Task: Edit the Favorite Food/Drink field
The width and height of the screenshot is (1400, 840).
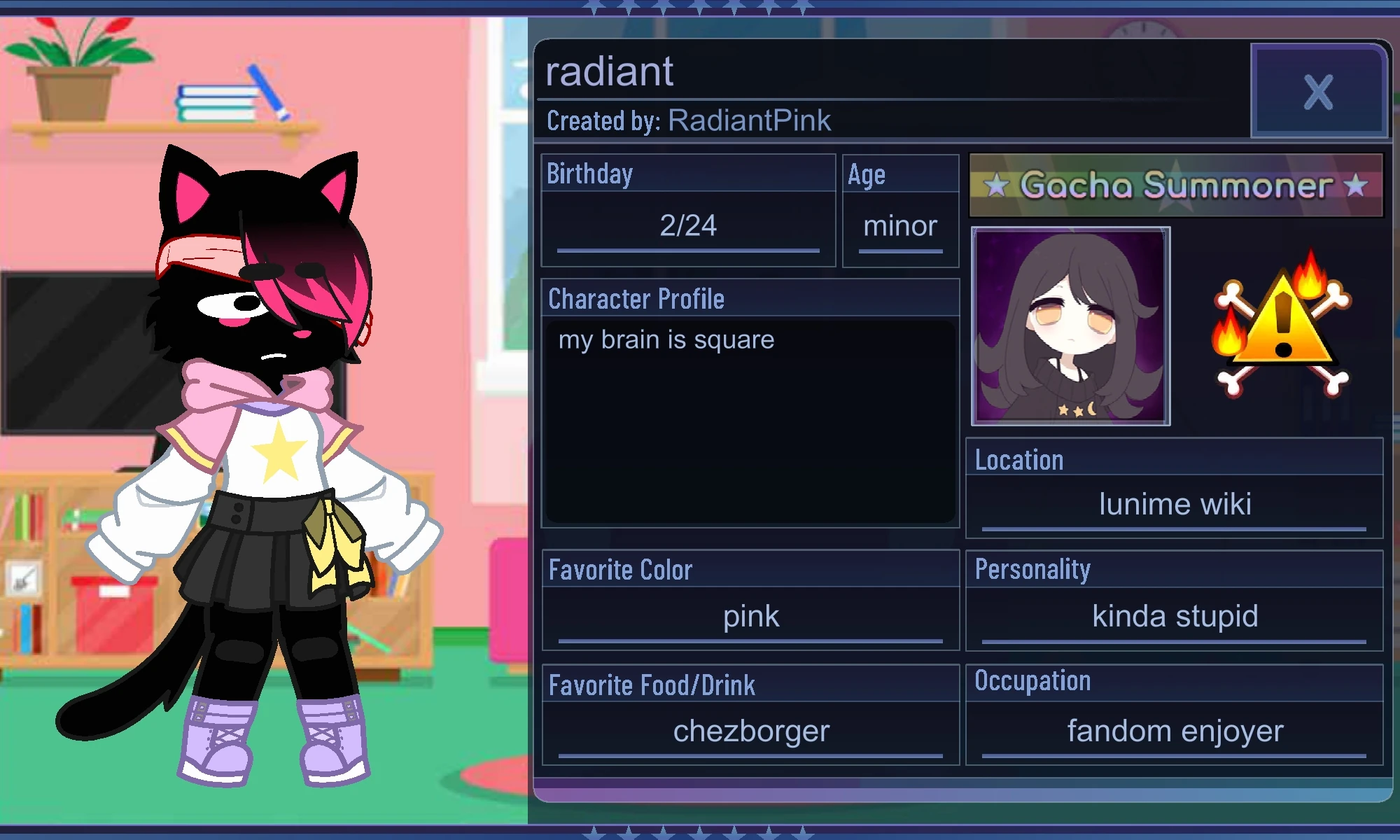Action: click(x=750, y=731)
